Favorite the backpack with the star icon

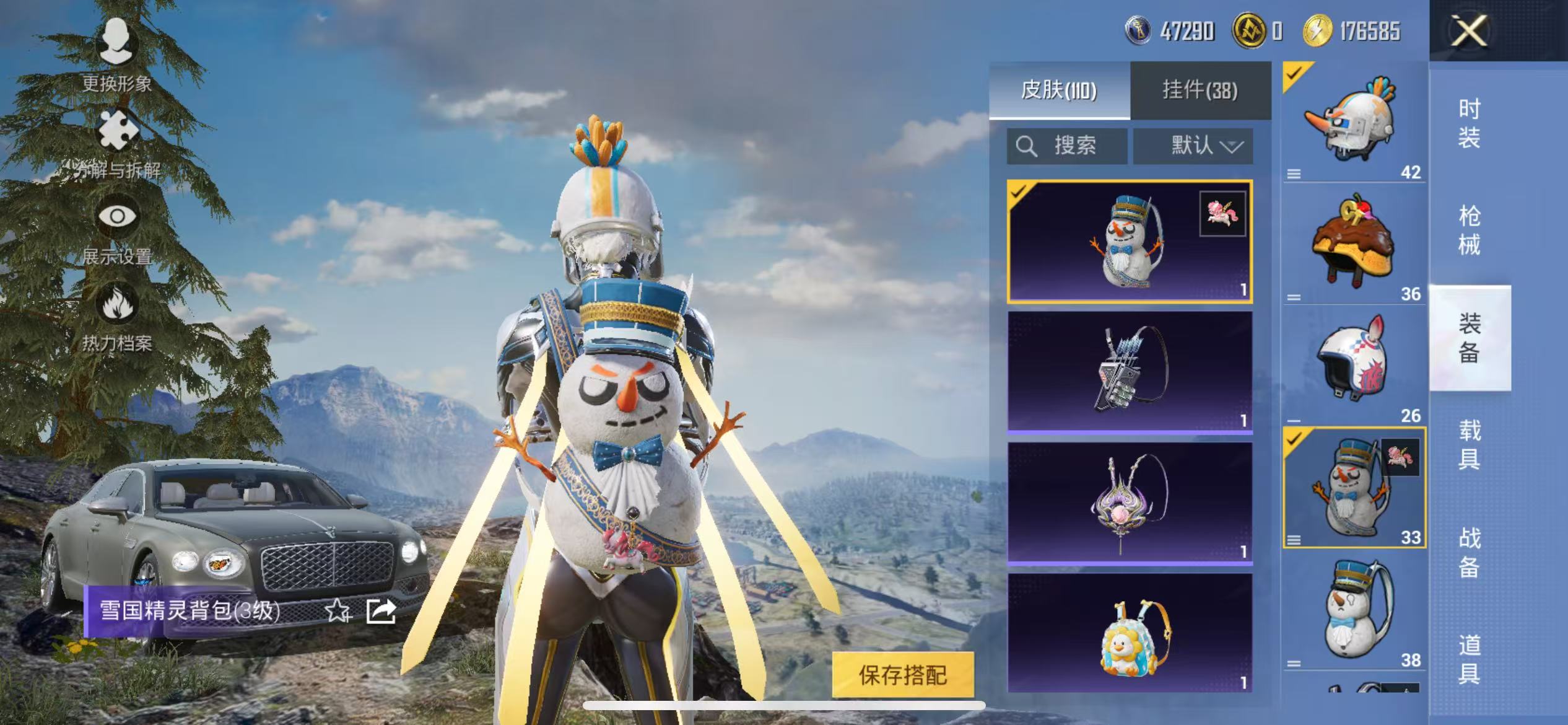click(x=338, y=611)
